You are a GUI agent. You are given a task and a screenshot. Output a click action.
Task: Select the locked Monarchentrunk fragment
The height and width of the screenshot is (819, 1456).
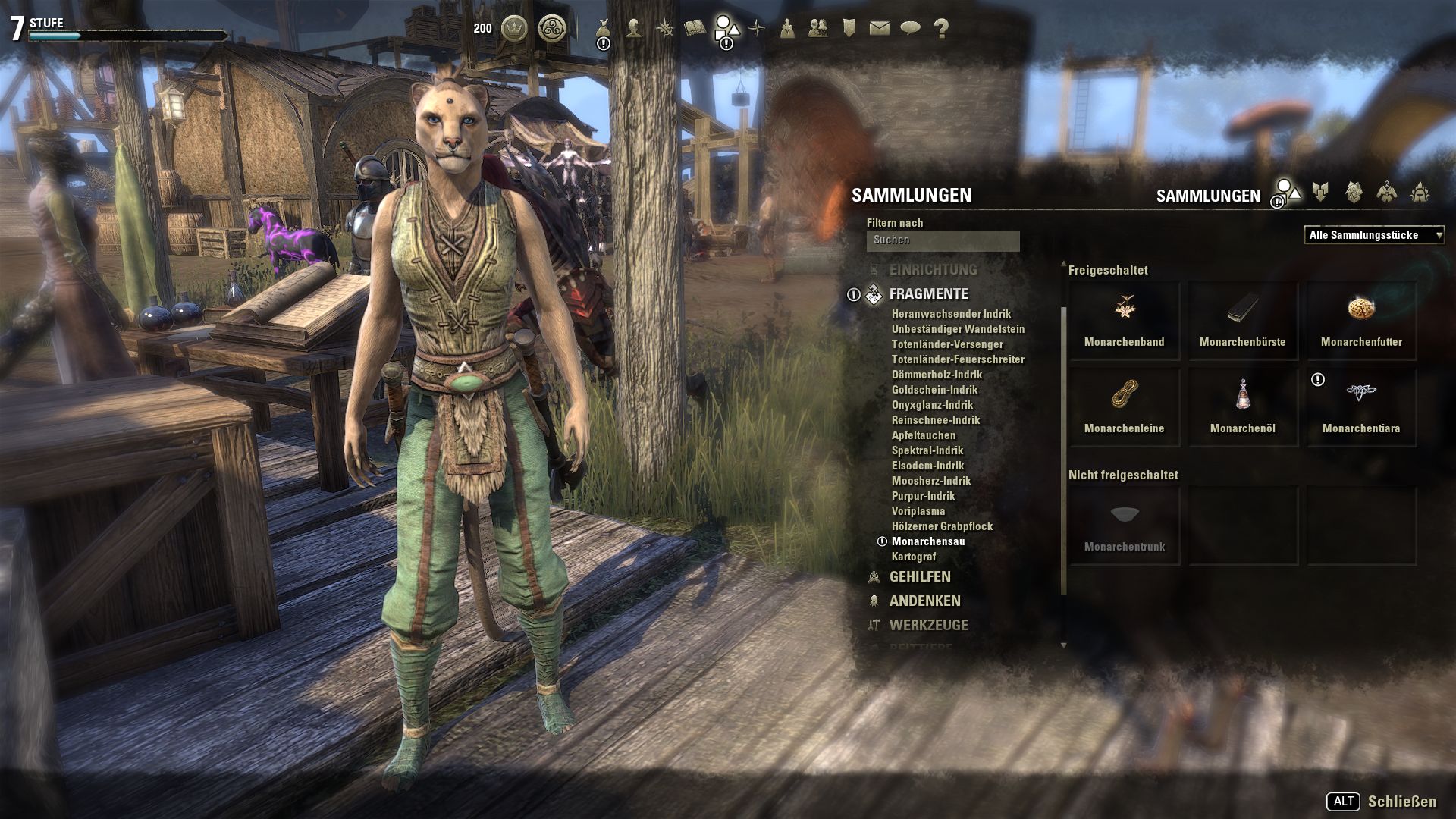coord(1124,526)
